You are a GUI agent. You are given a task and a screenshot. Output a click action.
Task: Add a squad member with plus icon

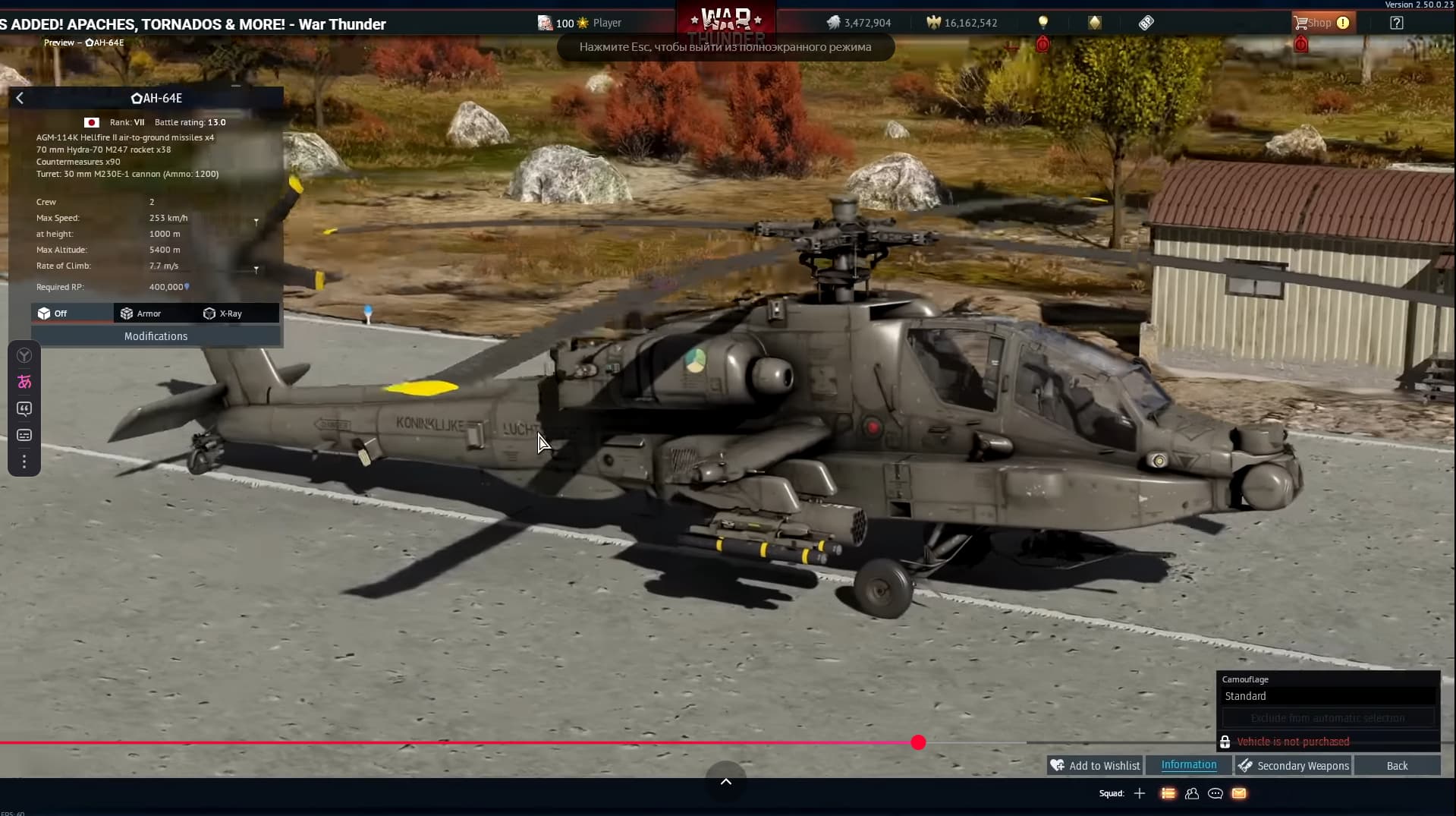click(1139, 793)
